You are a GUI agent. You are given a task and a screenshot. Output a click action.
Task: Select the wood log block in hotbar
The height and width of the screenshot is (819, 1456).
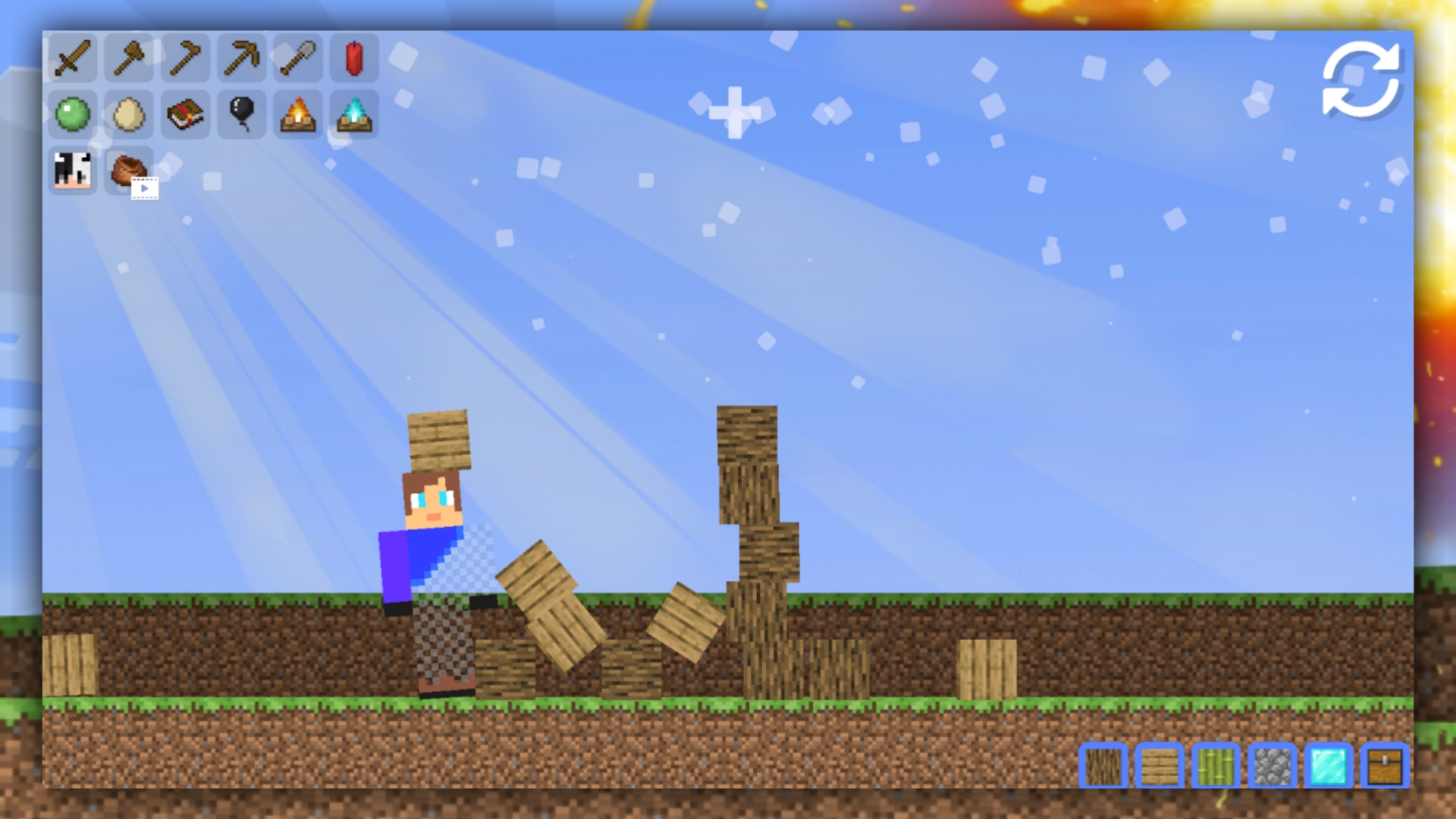pos(1105,767)
